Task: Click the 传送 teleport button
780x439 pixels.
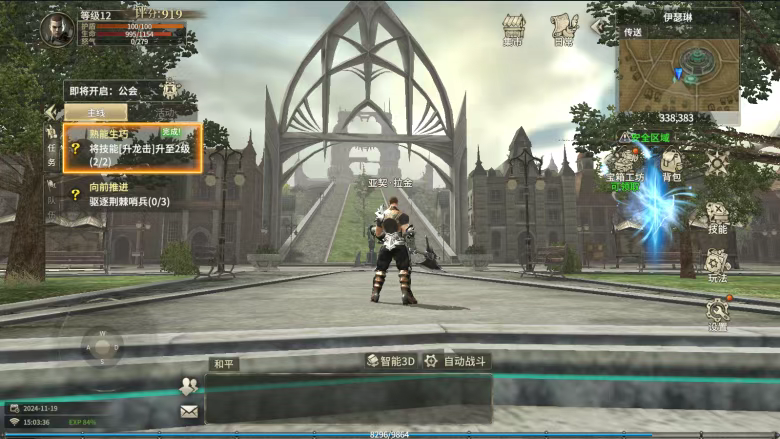Action: click(x=633, y=32)
